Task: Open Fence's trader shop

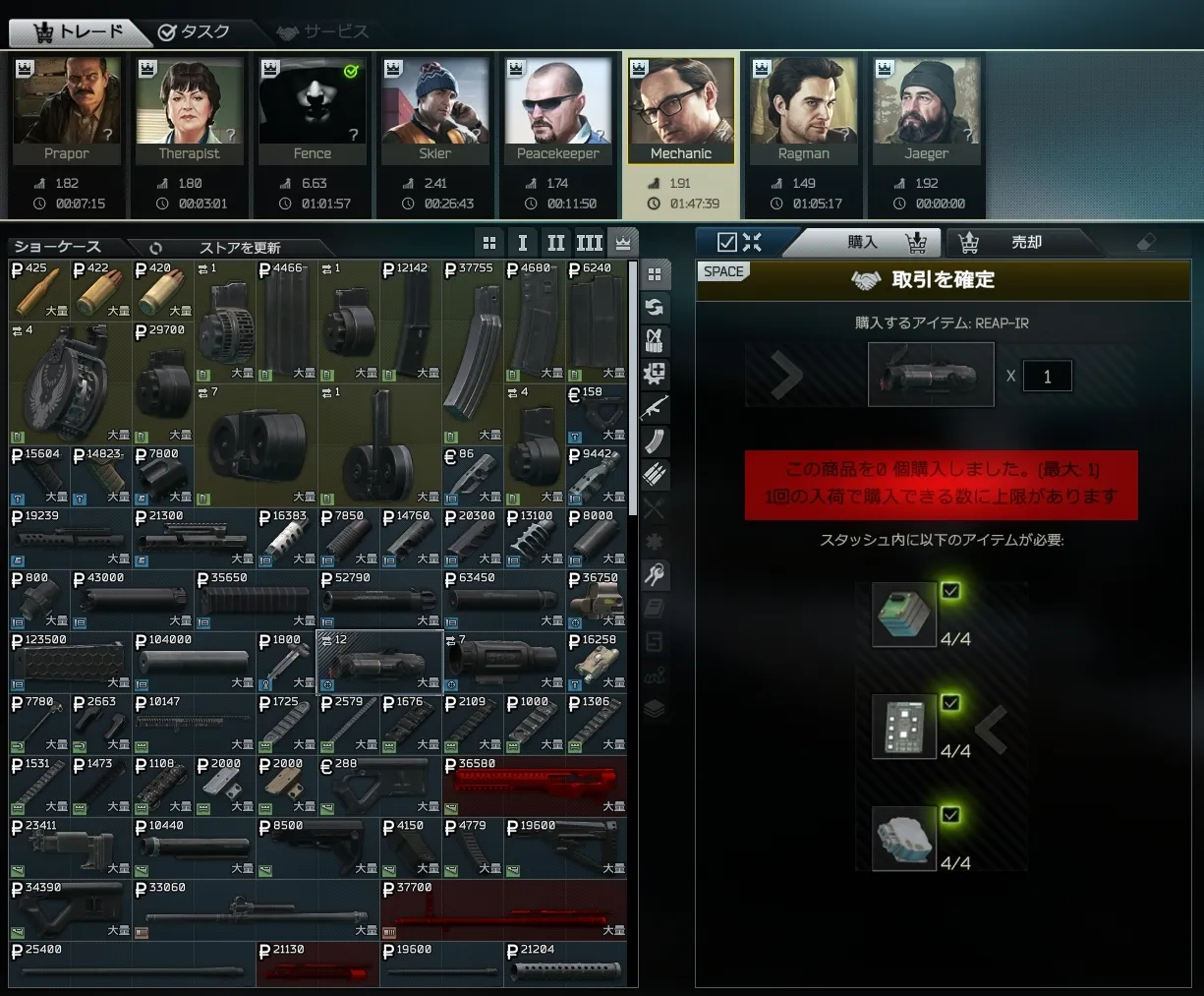Action: pos(313,110)
